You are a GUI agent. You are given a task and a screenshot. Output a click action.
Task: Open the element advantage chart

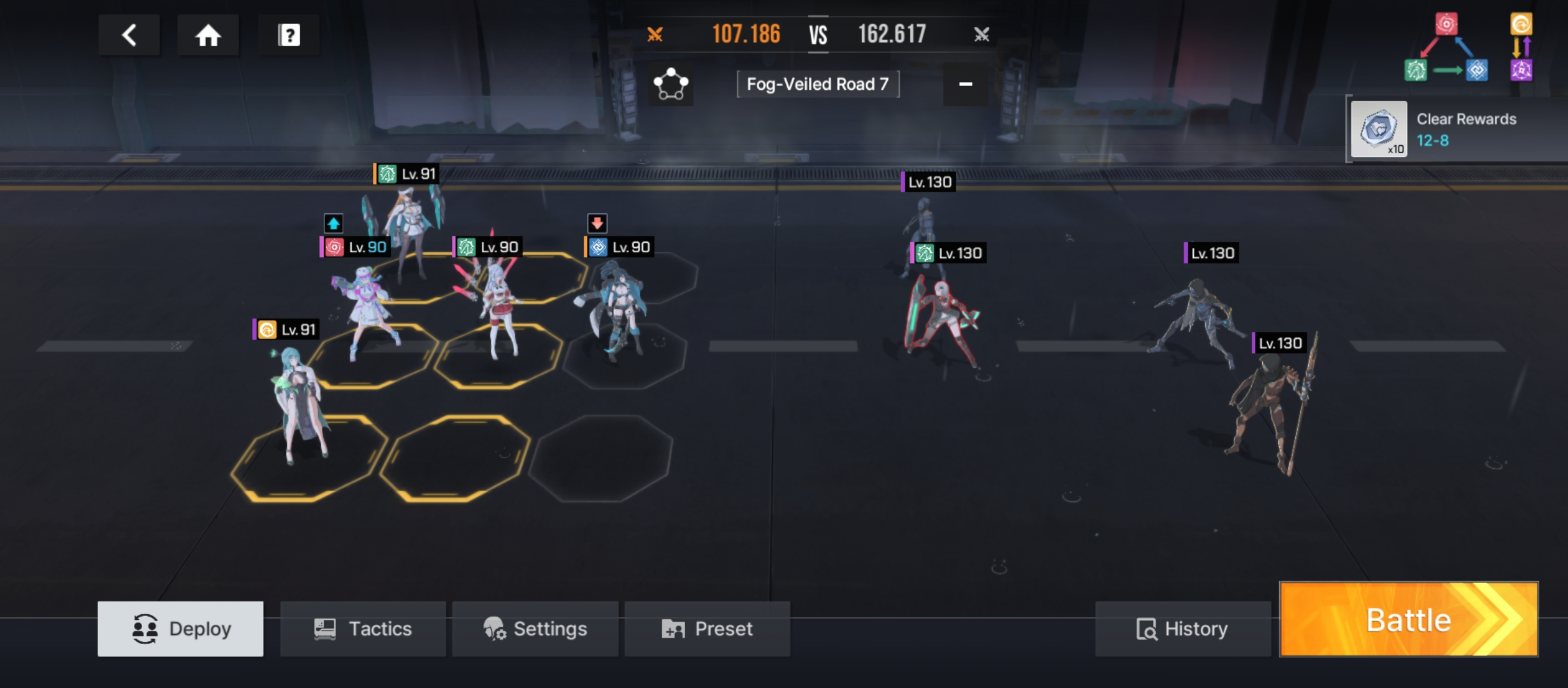pos(1467,49)
